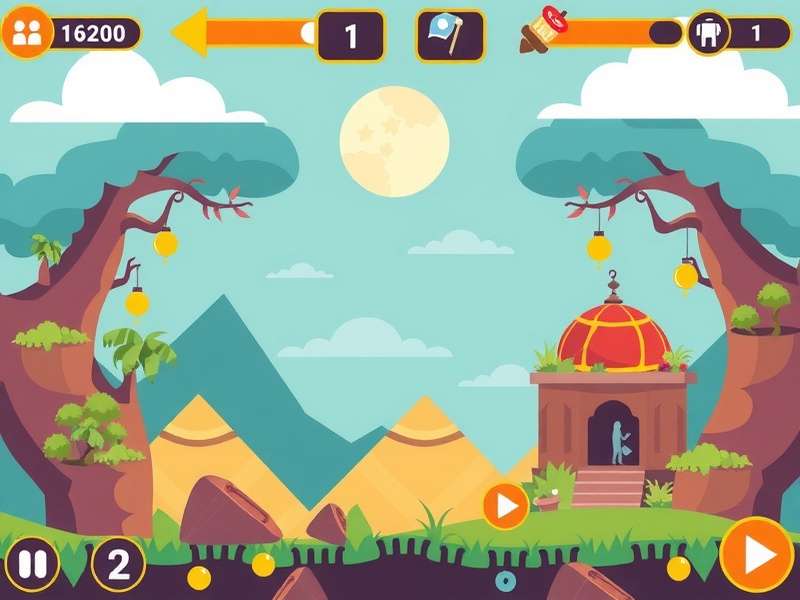The width and height of the screenshot is (800, 600).
Task: Click the torch icon beside the orange bar
Action: point(543,30)
